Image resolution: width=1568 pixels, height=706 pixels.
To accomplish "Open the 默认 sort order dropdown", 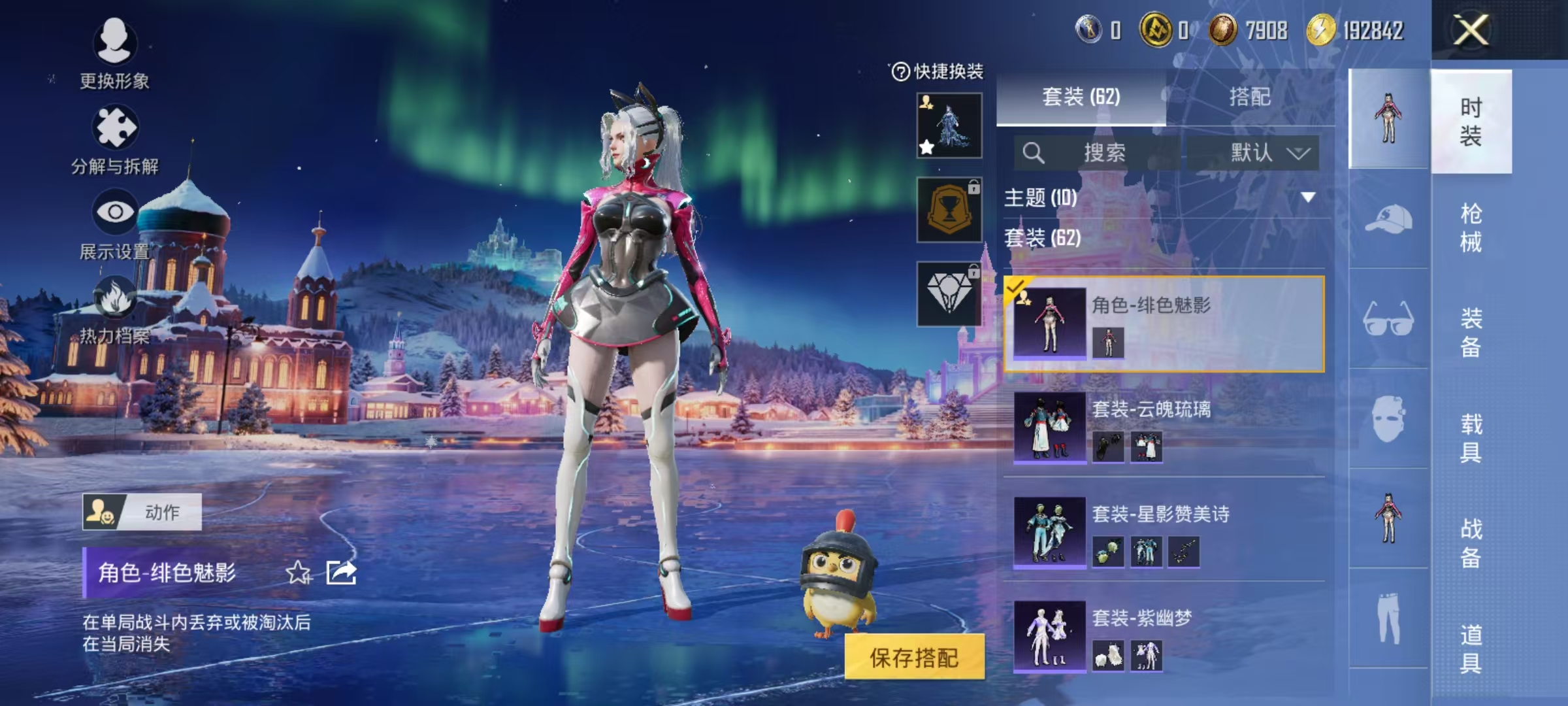I will 1258,152.
